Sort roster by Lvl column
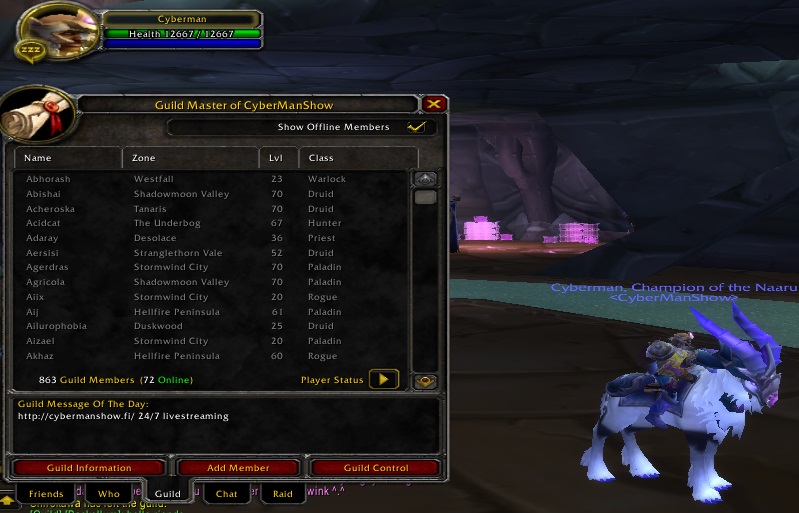 (277, 158)
